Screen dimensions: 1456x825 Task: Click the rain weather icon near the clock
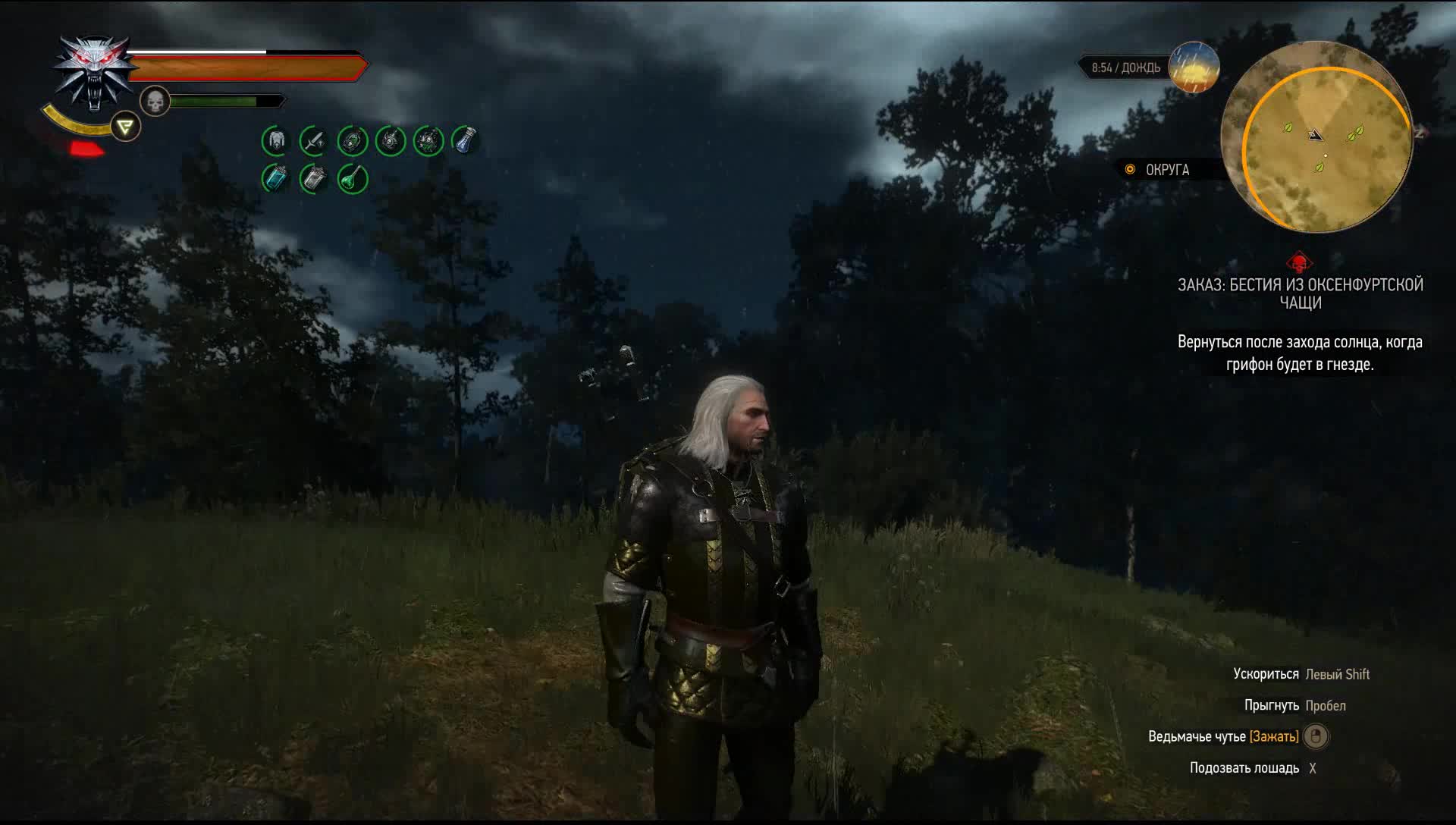tap(1193, 68)
